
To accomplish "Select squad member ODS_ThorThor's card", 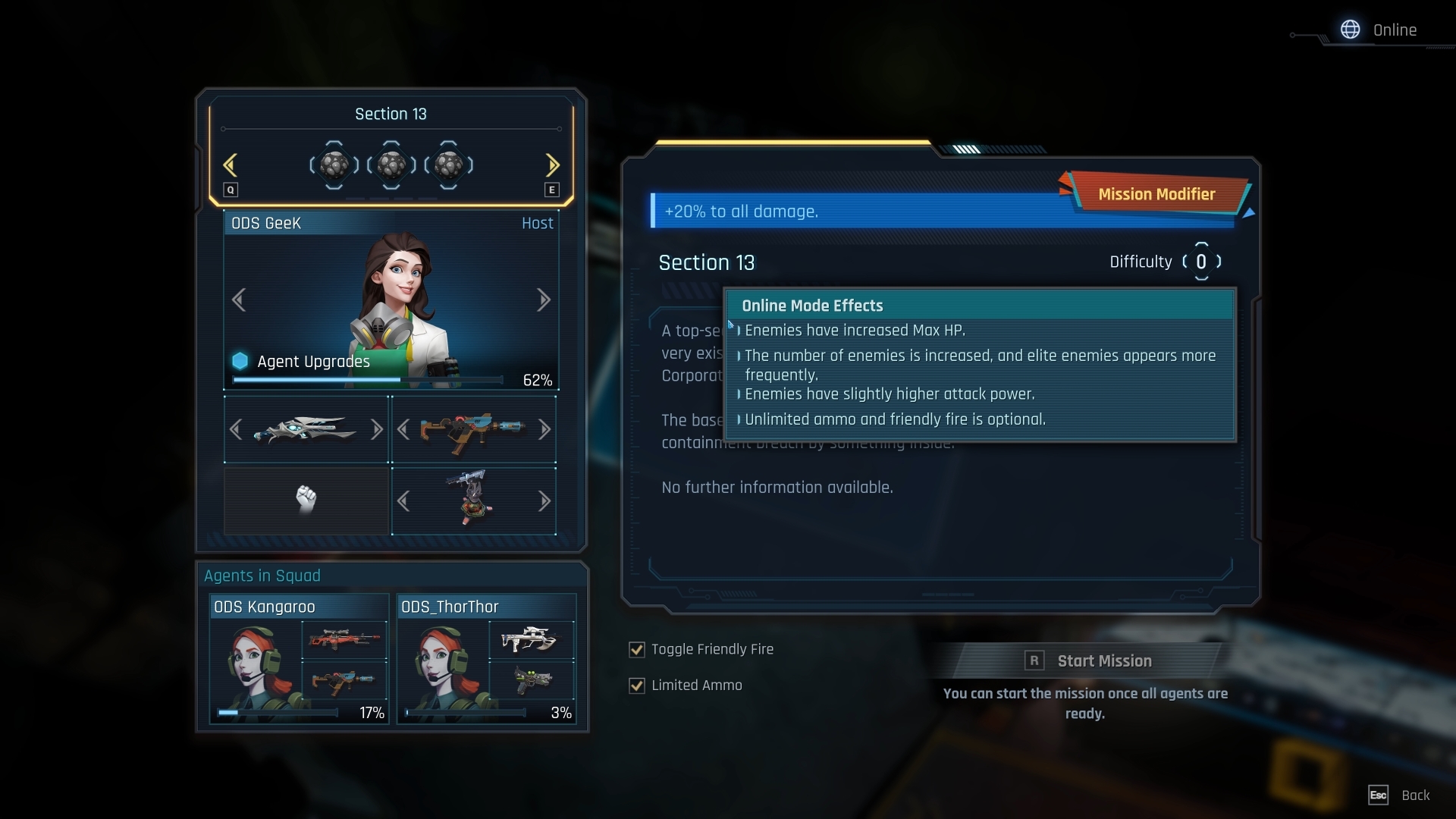I will click(x=486, y=658).
